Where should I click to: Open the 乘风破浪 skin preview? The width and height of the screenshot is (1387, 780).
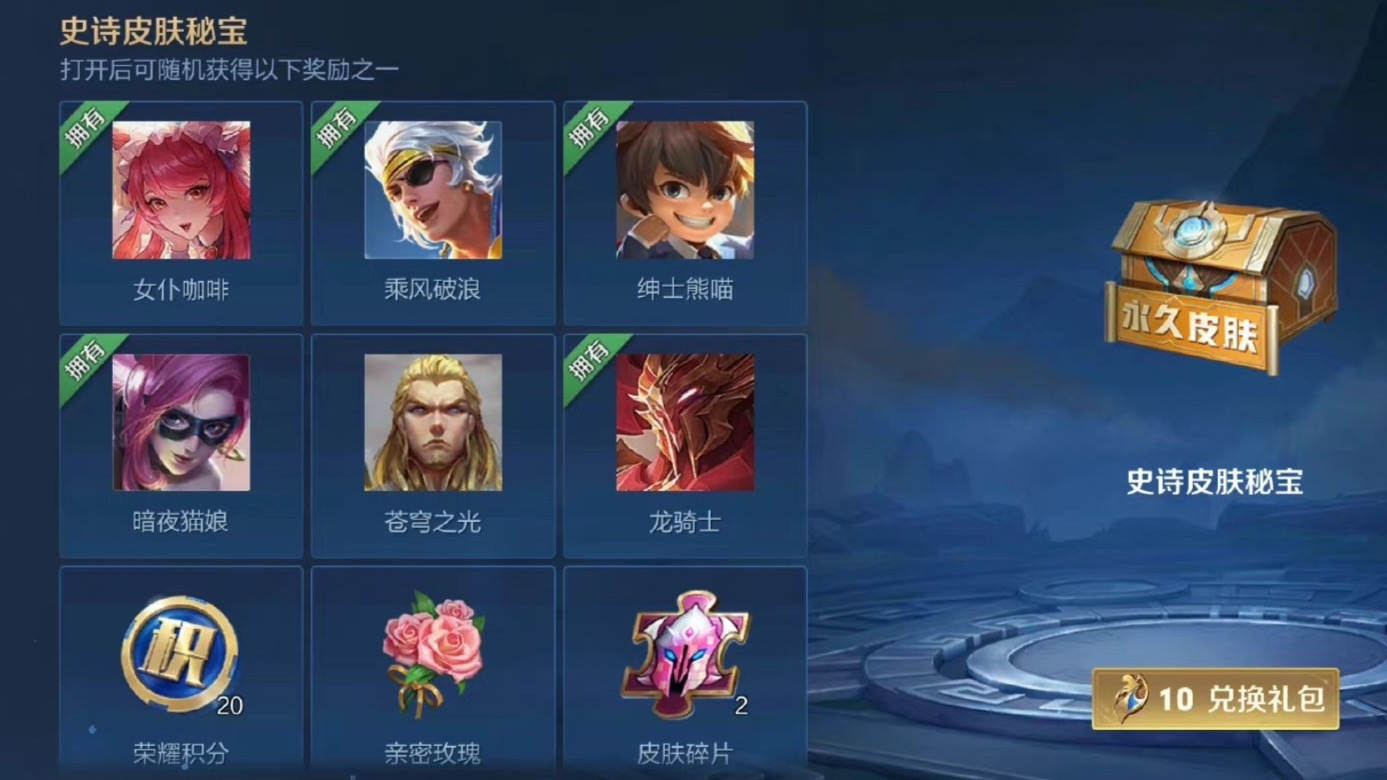coord(430,190)
